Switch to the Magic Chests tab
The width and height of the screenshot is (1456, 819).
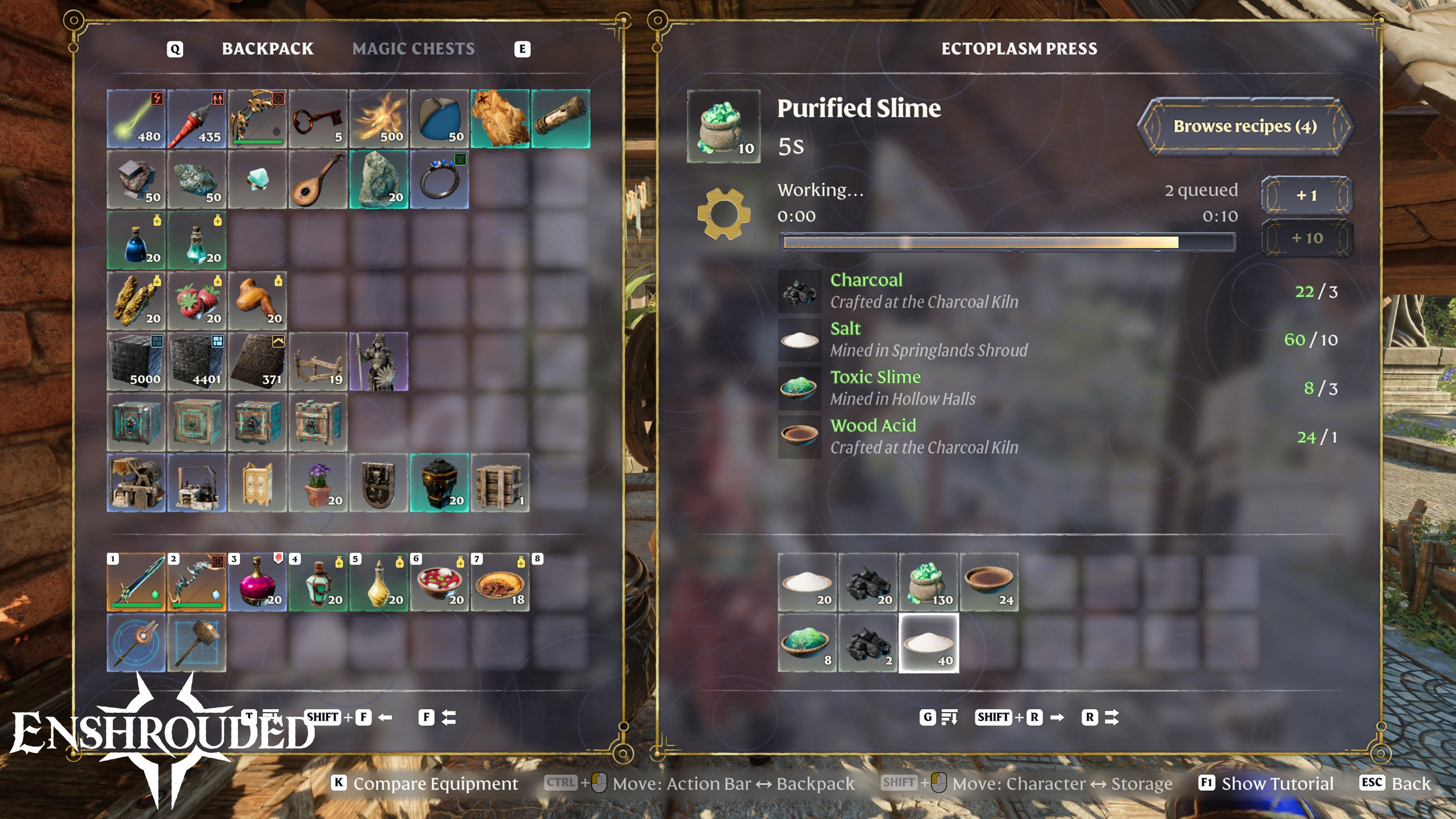[x=413, y=49]
